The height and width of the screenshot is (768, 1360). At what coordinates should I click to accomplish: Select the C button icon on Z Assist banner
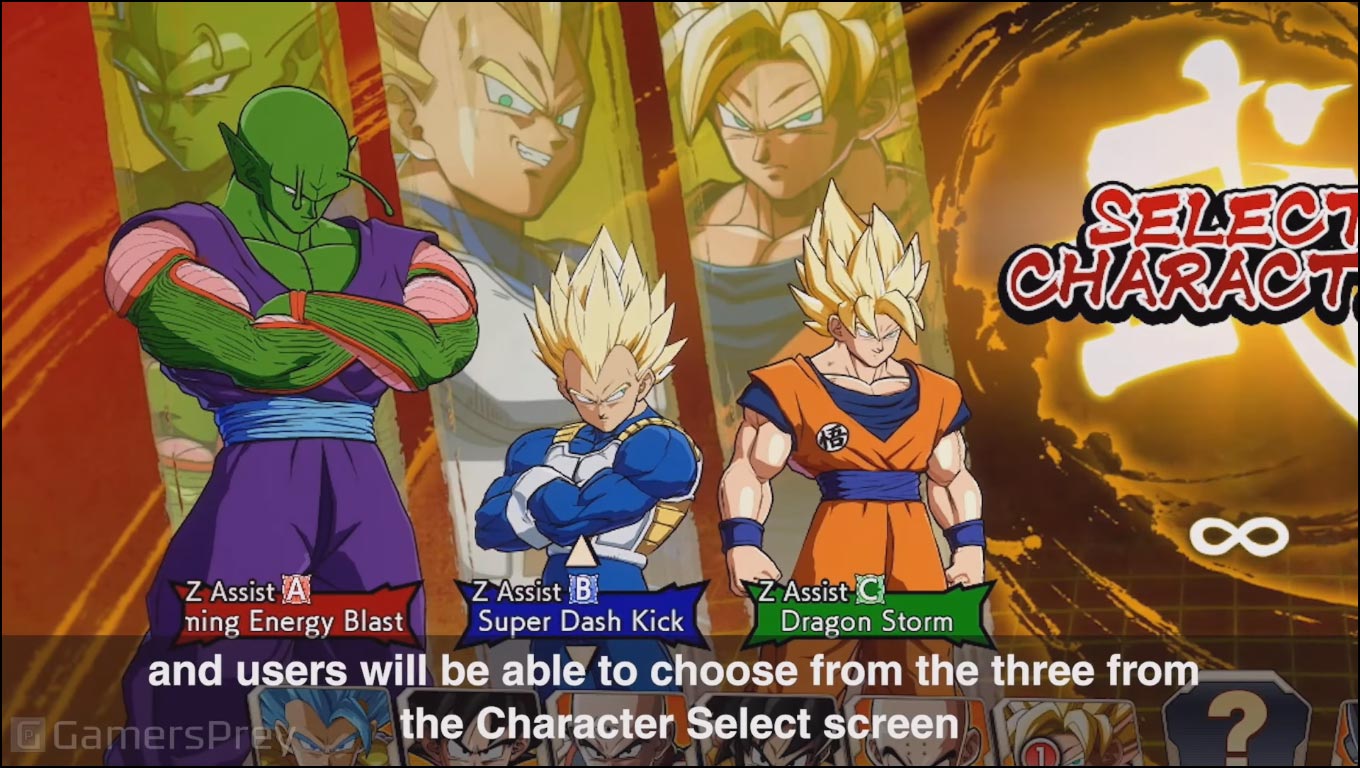coord(871,591)
